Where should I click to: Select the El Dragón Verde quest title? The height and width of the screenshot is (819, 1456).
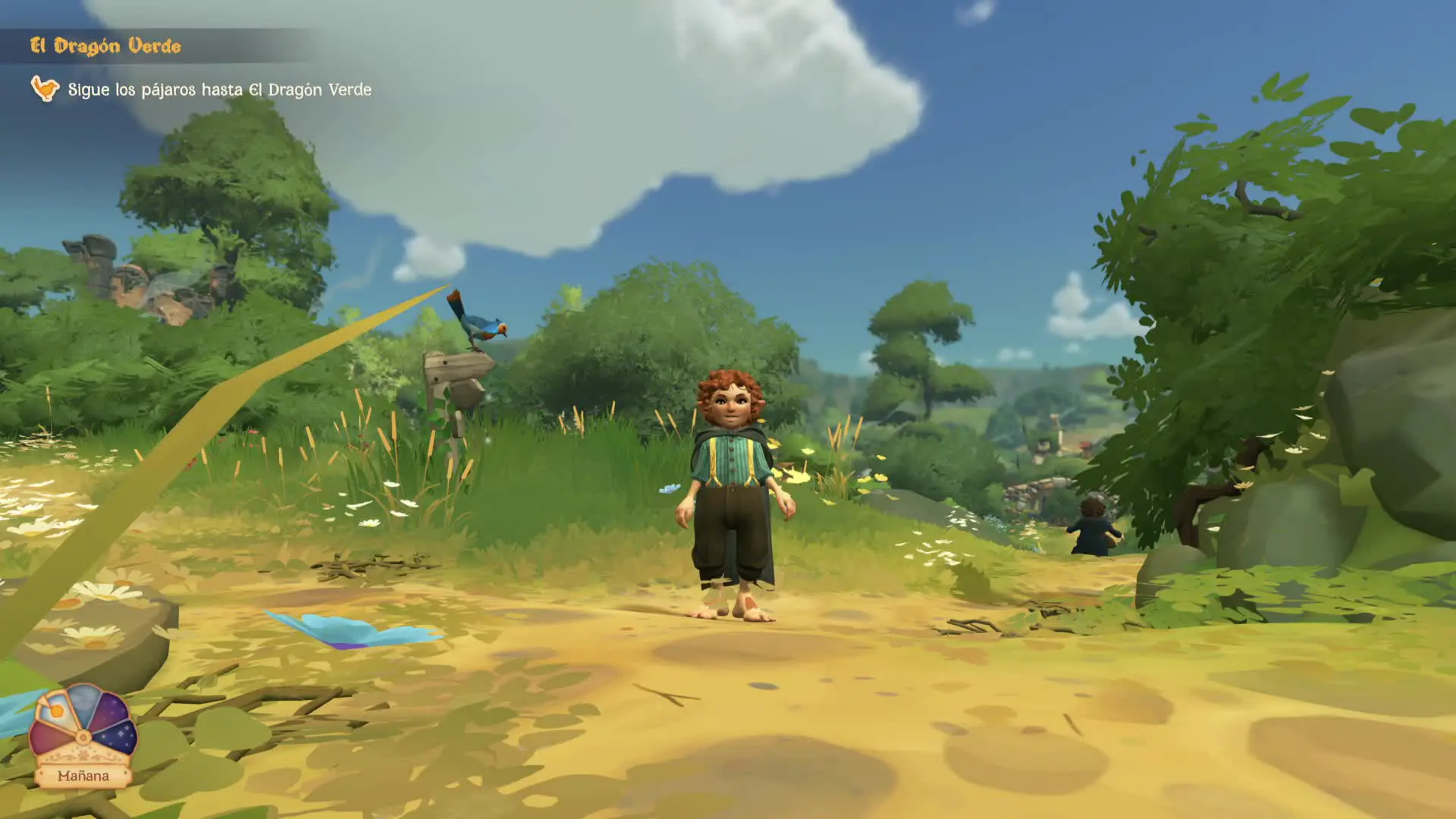point(105,46)
